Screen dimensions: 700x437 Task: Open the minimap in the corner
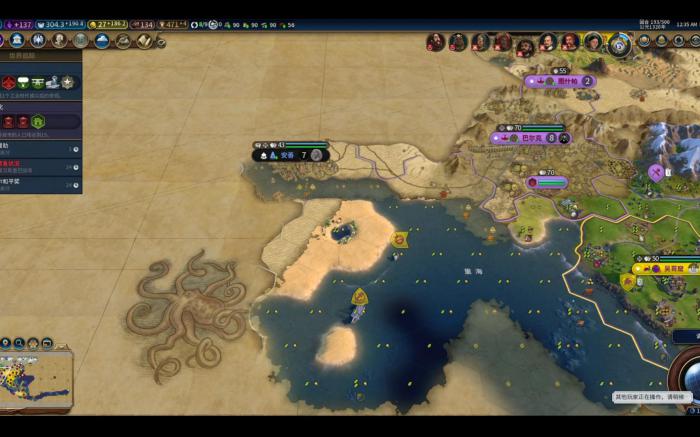point(37,376)
